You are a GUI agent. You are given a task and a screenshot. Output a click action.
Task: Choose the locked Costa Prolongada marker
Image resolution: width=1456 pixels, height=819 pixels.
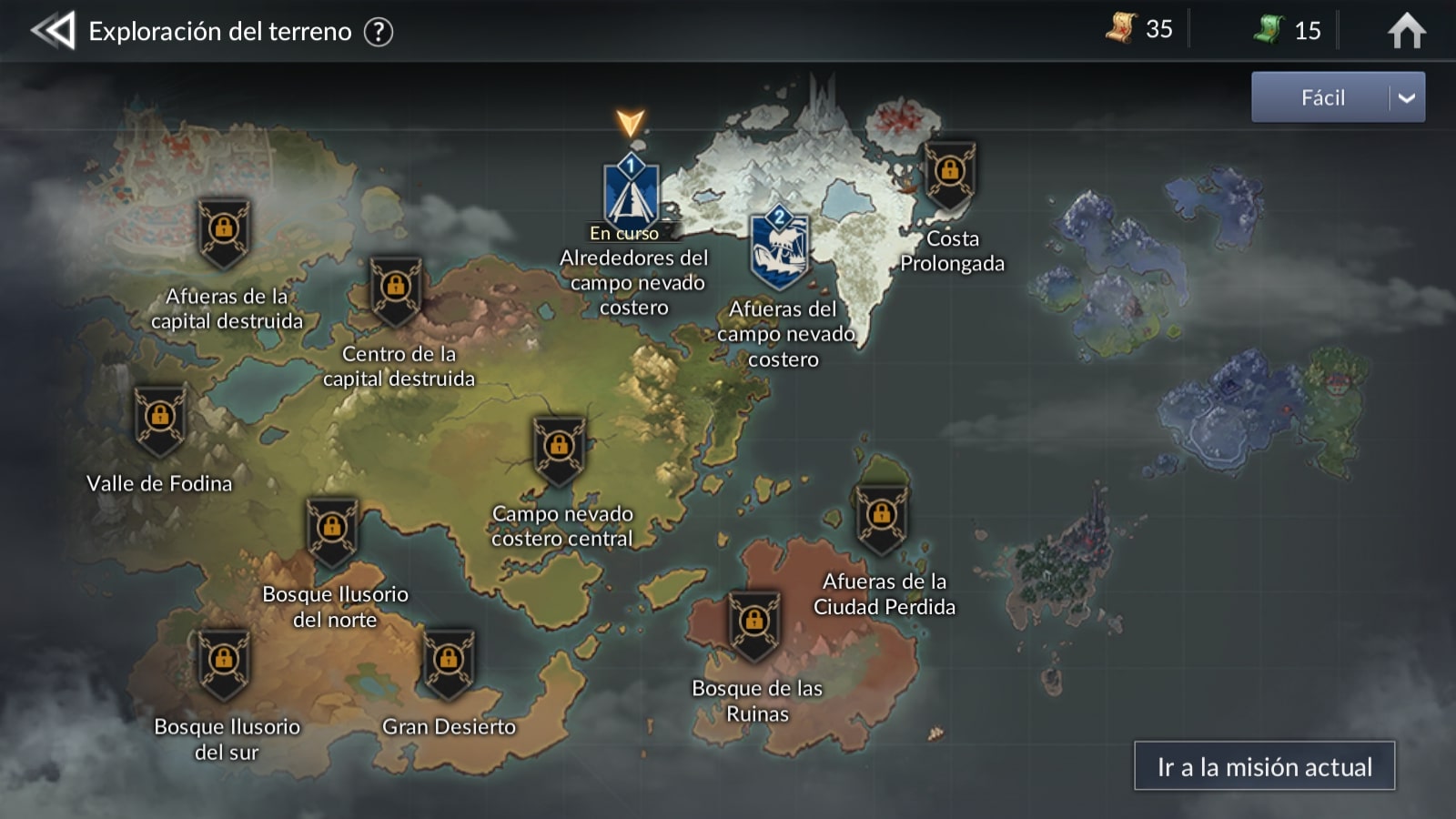pos(950,175)
